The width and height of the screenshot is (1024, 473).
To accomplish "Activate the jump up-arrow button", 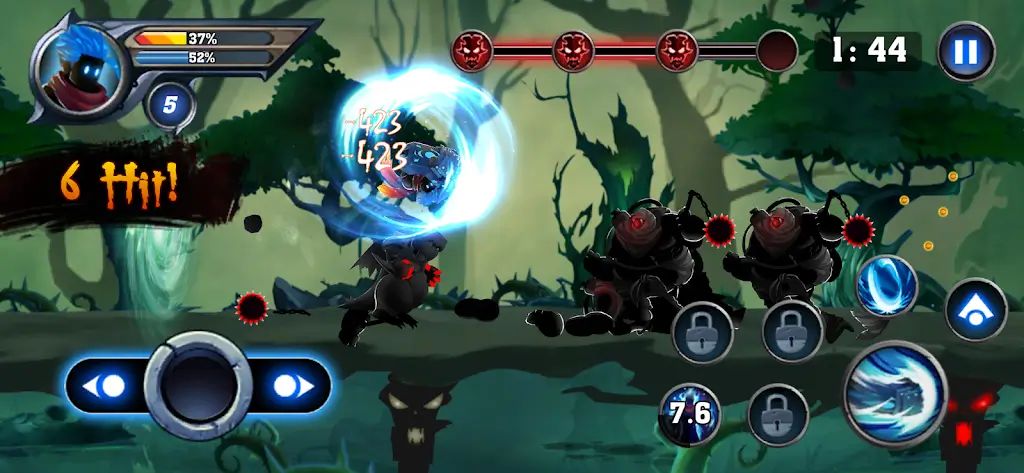I will 975,309.
